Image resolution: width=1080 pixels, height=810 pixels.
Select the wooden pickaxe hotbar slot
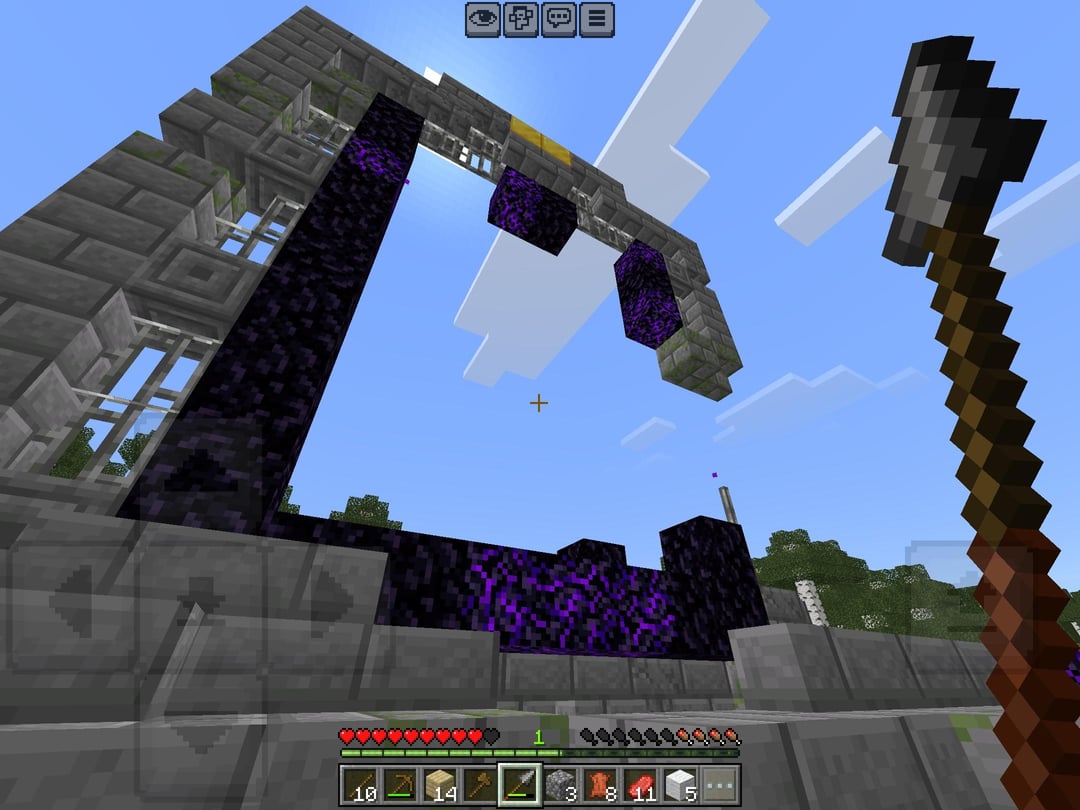[400, 785]
